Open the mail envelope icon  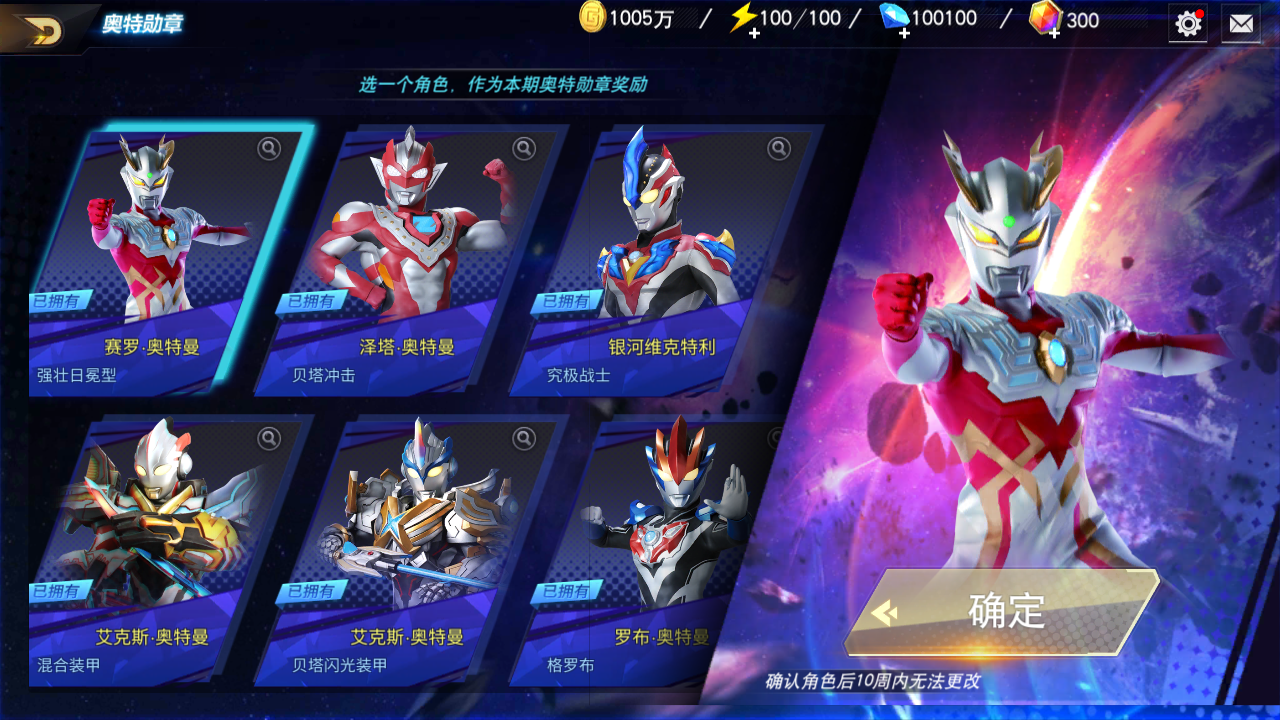tap(1241, 24)
